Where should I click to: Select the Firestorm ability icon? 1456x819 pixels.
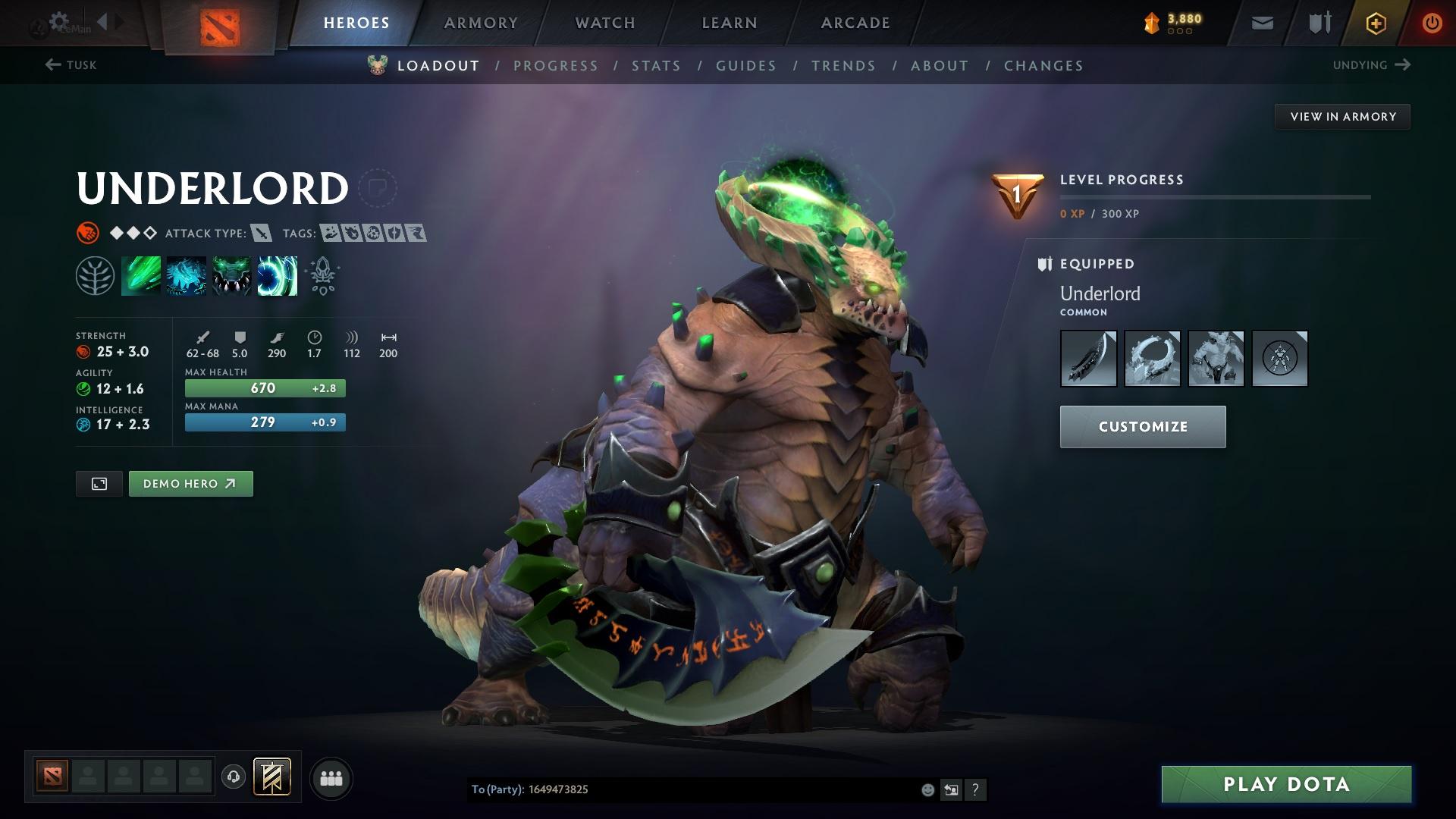pos(140,275)
